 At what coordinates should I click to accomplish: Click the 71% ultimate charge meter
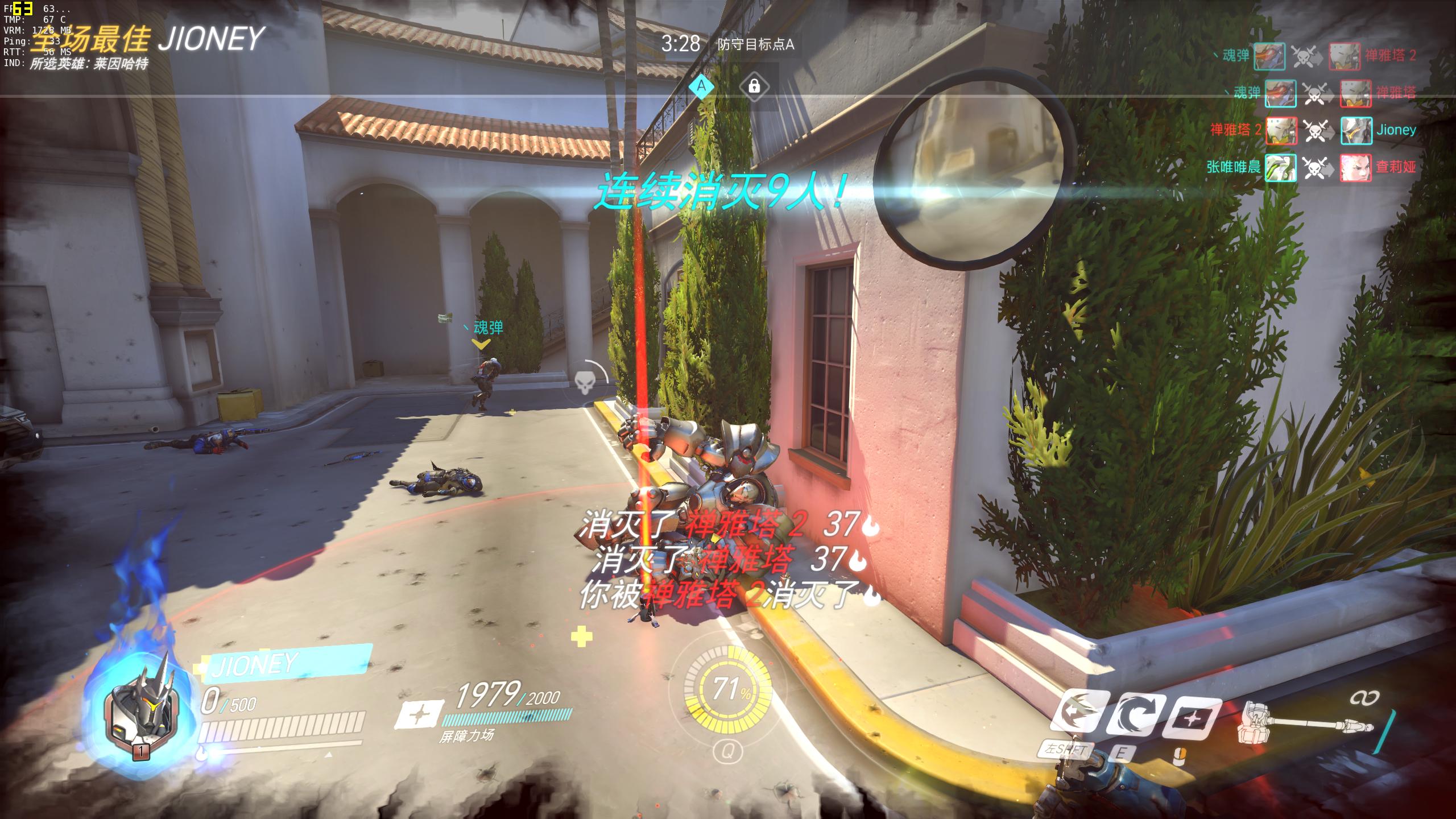[x=729, y=690]
